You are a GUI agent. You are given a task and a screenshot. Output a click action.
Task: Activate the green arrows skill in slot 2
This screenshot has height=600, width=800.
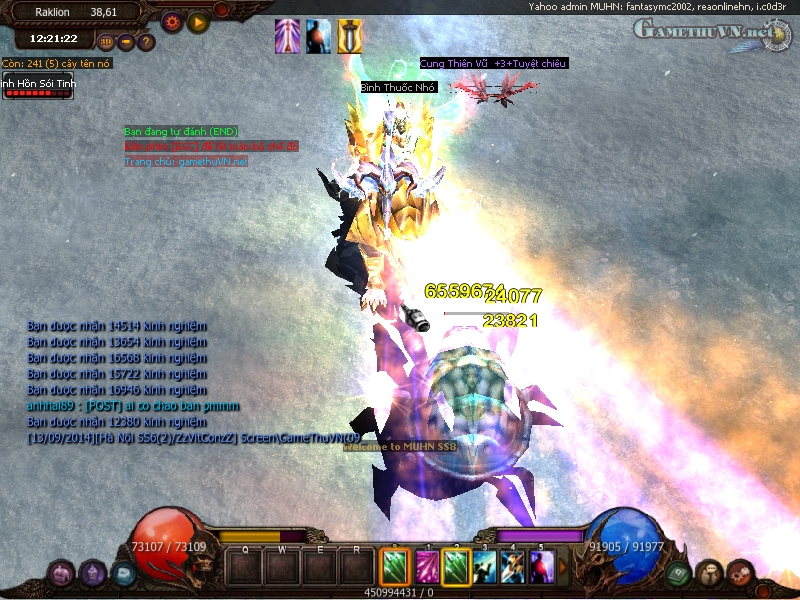point(456,567)
